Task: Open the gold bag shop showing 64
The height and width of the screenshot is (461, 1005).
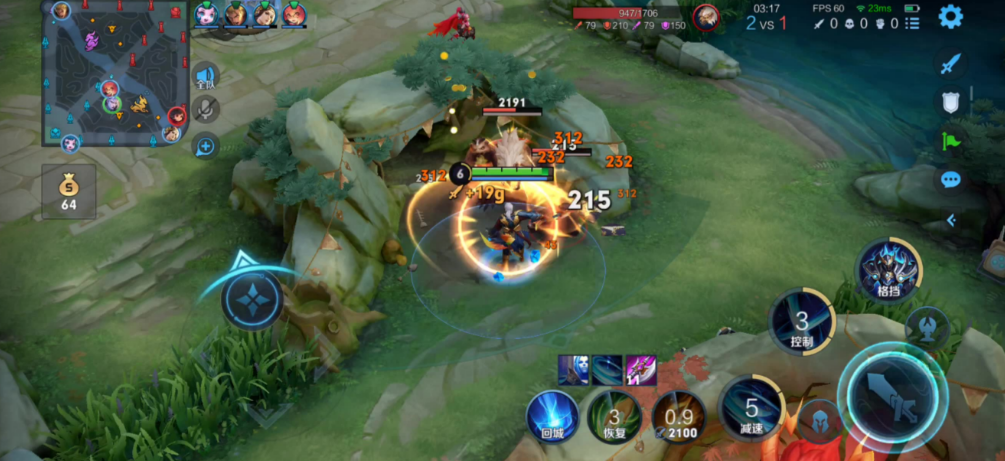Action: point(68,191)
